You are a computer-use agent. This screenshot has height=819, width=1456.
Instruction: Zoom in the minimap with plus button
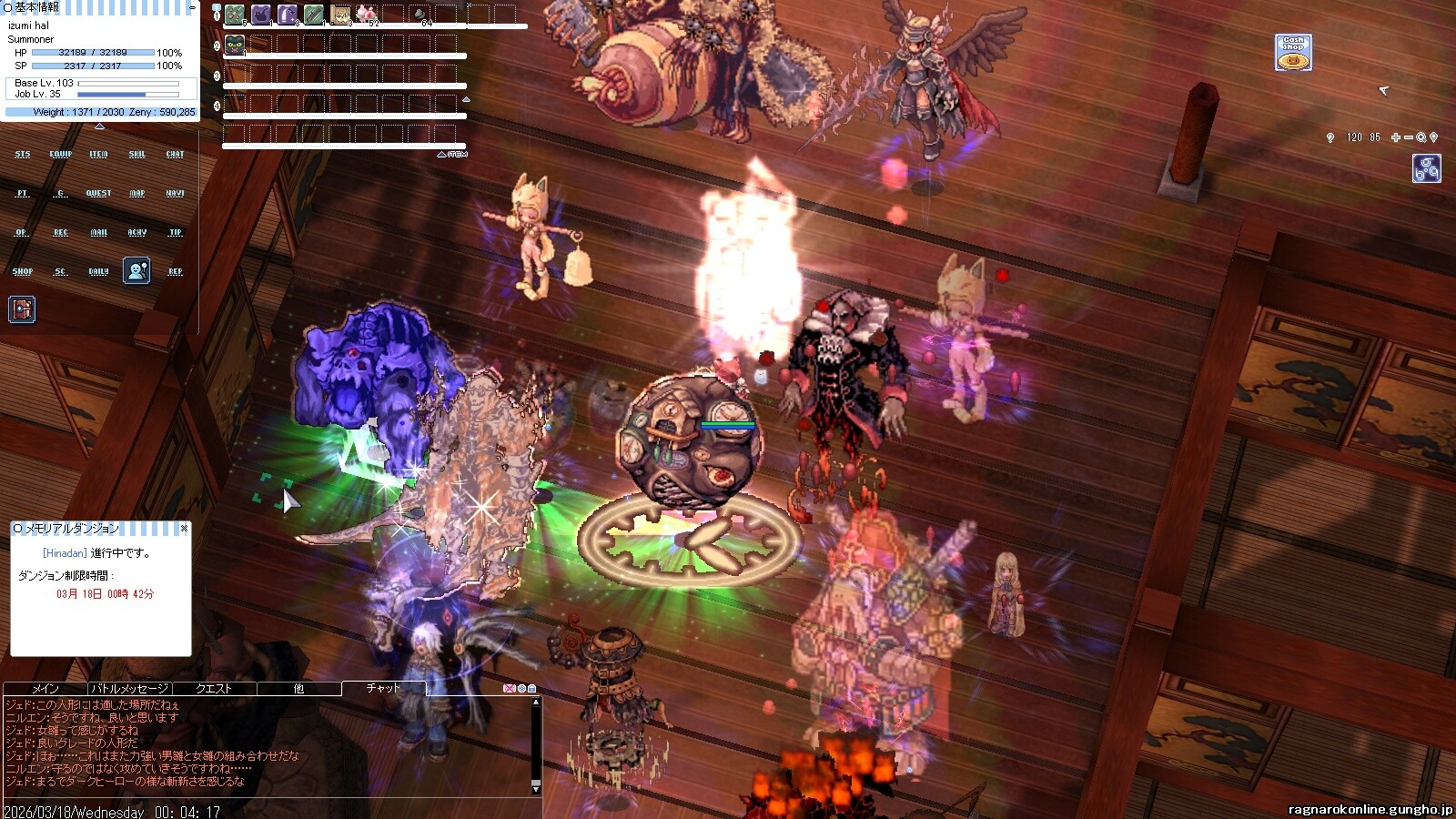[x=1396, y=137]
